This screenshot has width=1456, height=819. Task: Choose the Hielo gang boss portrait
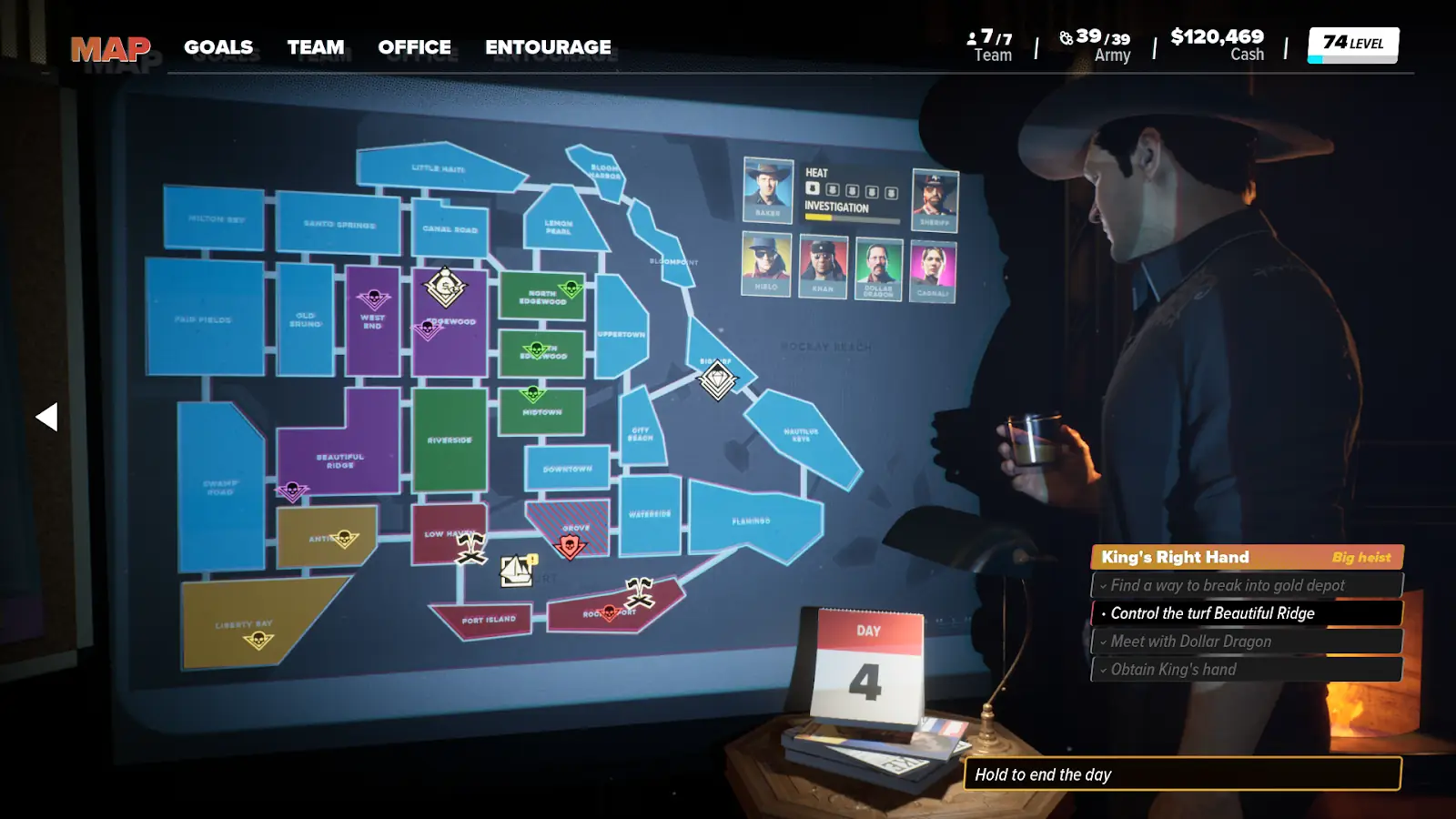[766, 264]
